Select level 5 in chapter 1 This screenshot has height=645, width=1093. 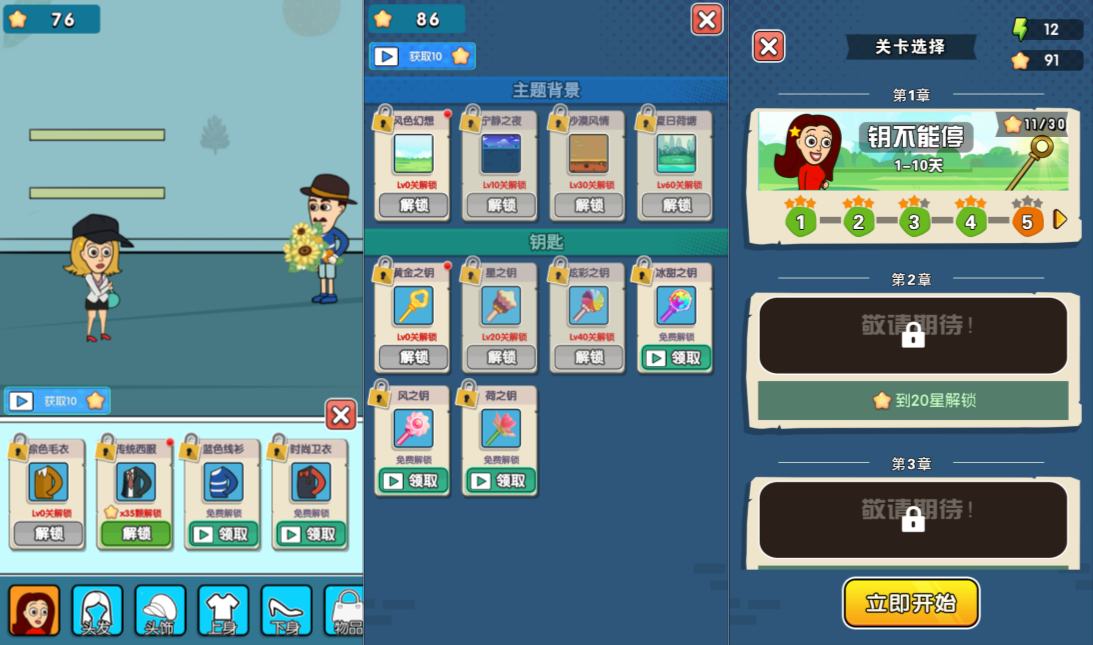click(x=1026, y=221)
